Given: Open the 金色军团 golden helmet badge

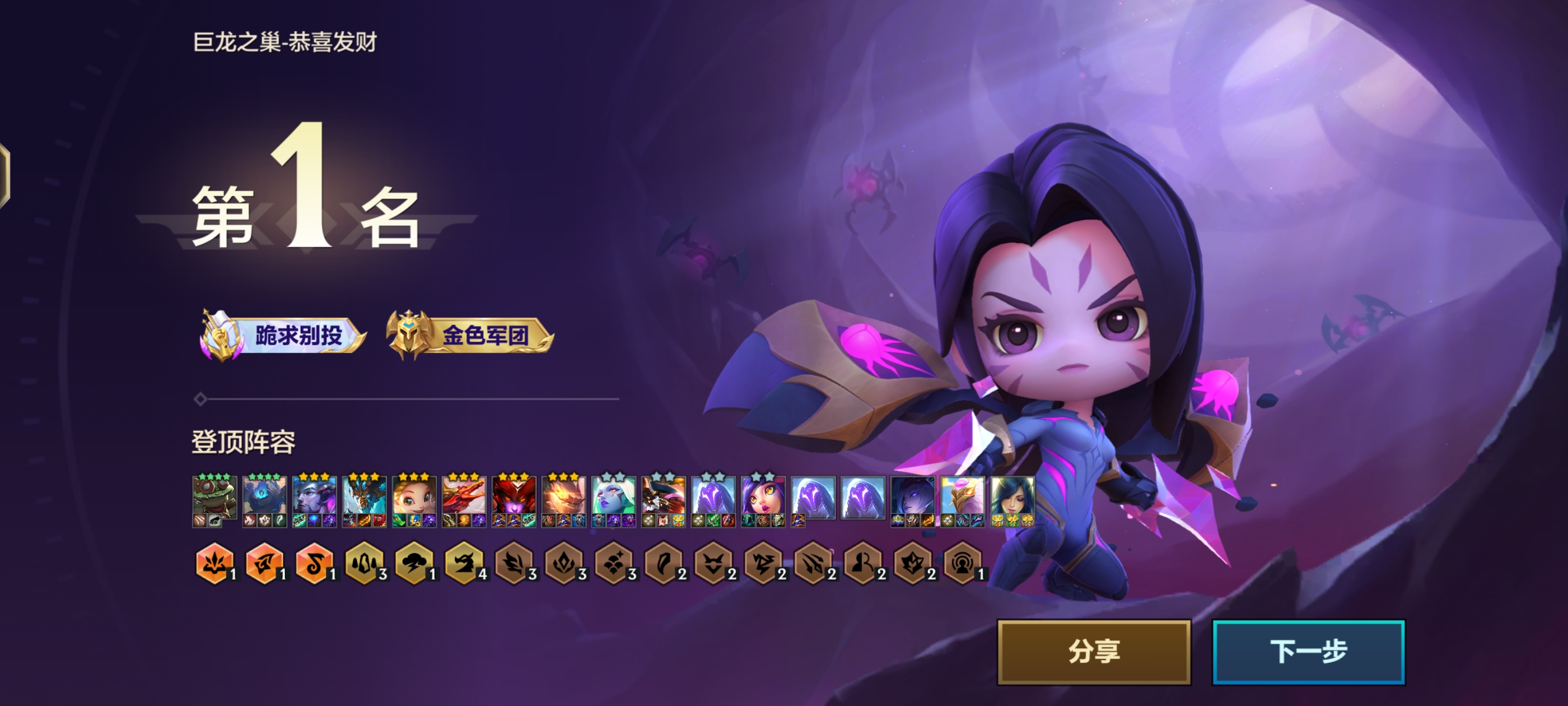Looking at the screenshot, I should (x=470, y=335).
